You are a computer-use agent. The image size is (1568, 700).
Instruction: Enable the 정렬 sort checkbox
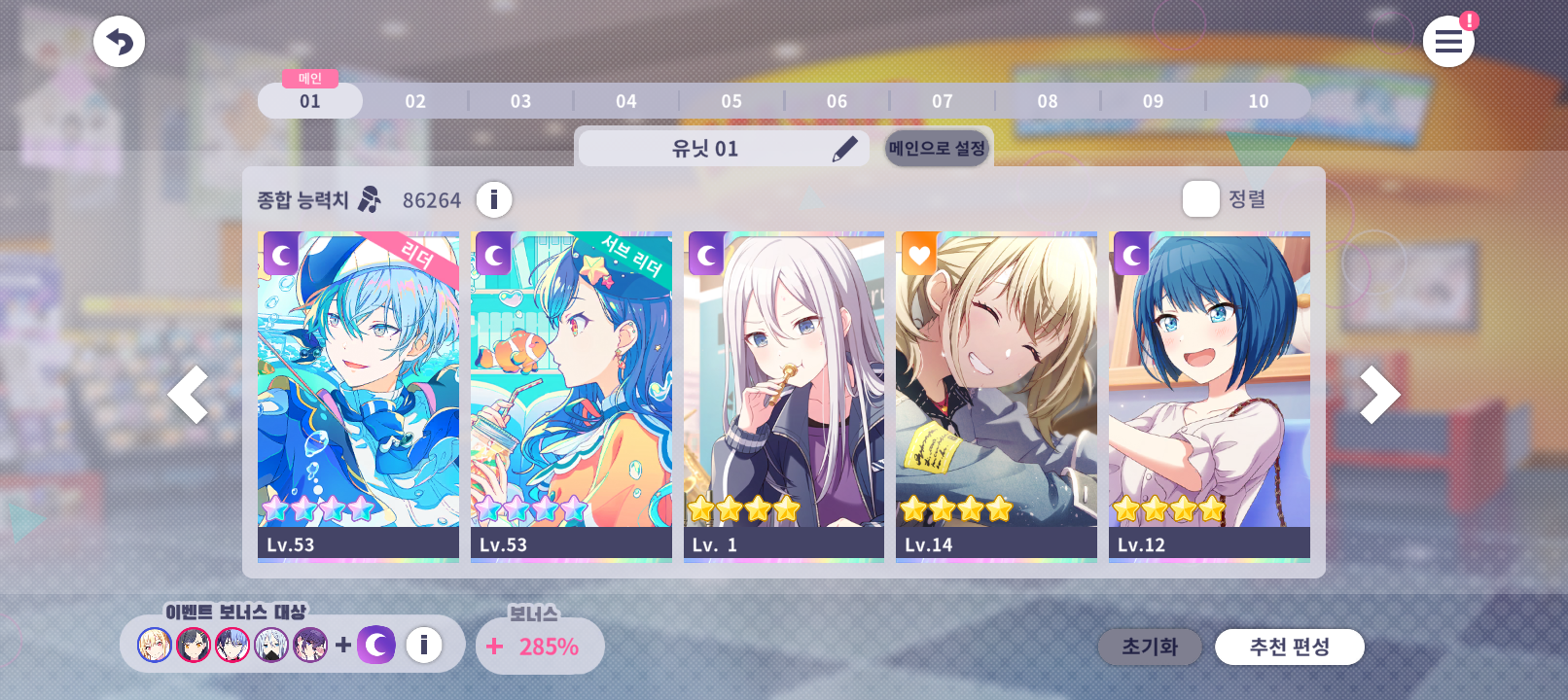click(x=1201, y=199)
